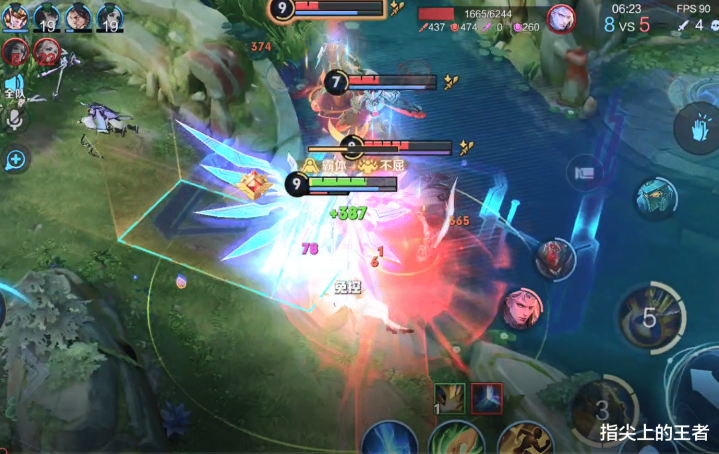The height and width of the screenshot is (454, 719).
Task: Activate the blue recall button
Action: coord(389,440)
